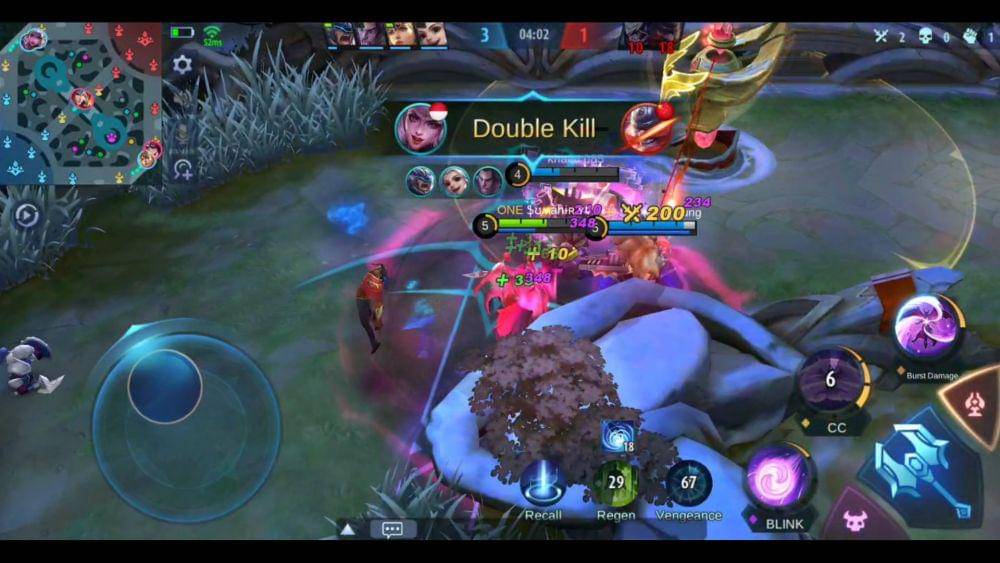
Task: Open the settings gear menu
Action: click(x=182, y=65)
